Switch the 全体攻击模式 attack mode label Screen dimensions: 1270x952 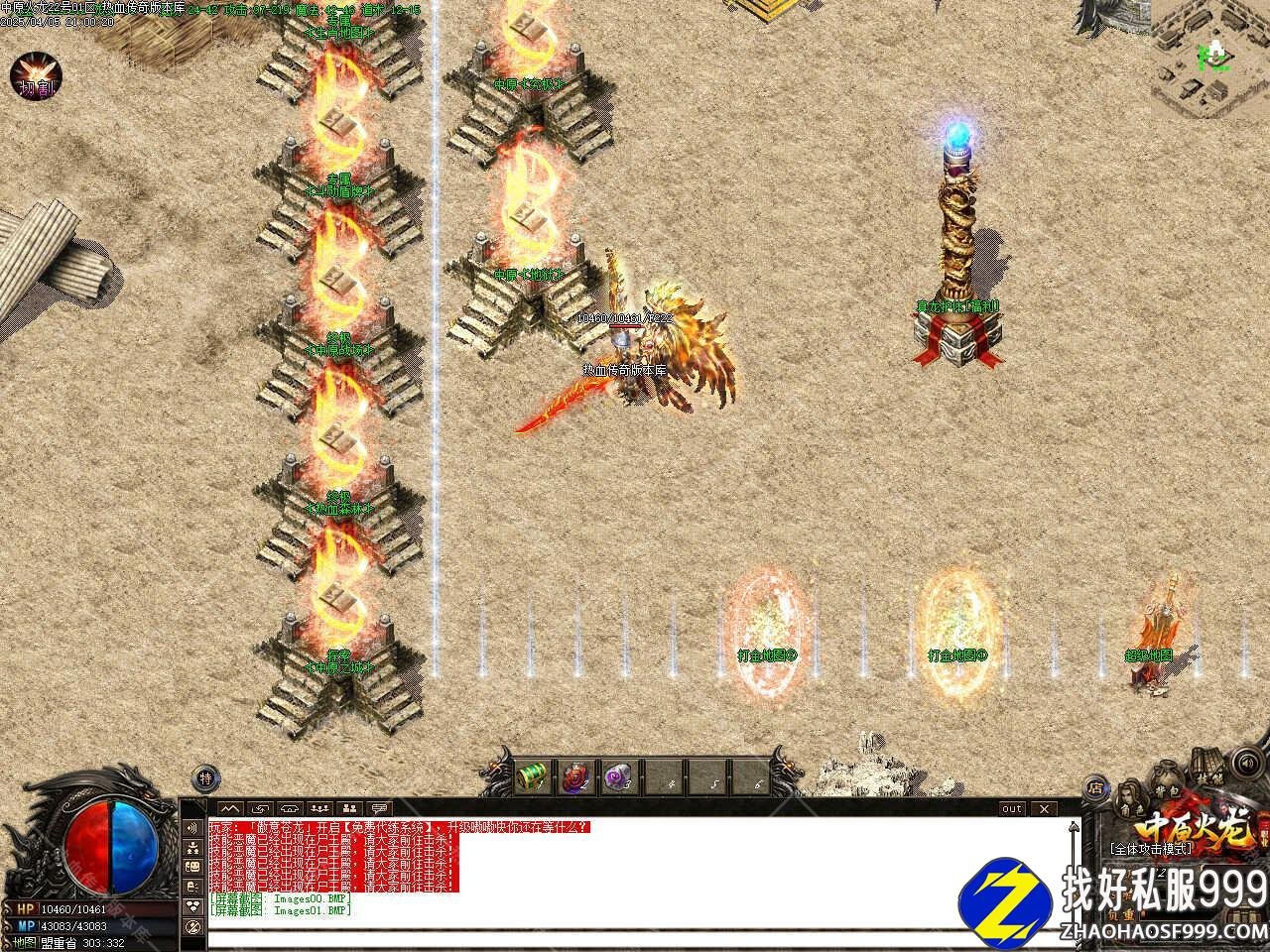pos(1151,849)
